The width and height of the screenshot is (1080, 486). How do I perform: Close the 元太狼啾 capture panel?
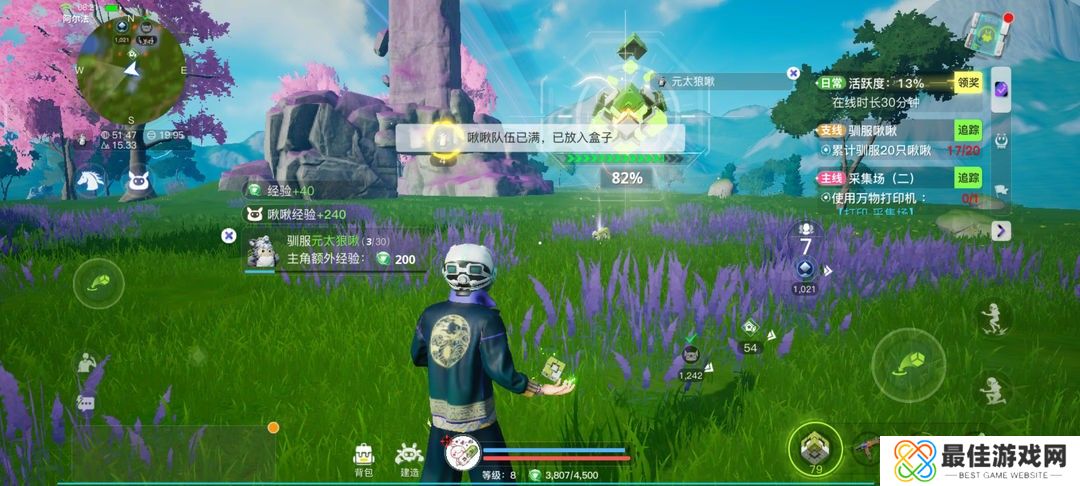[x=793, y=73]
